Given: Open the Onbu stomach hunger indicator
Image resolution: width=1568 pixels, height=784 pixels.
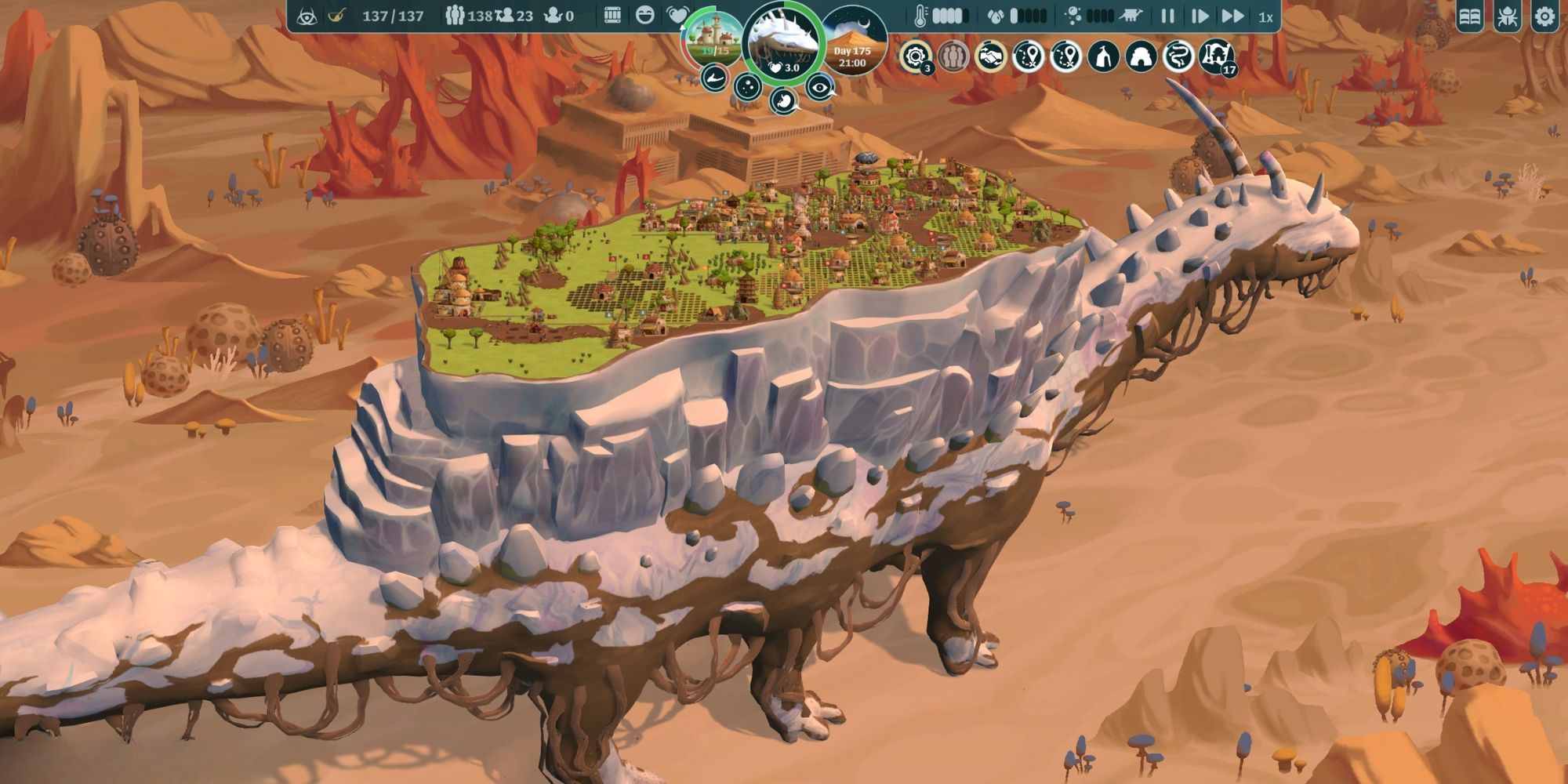Looking at the screenshot, I should pos(783,100).
